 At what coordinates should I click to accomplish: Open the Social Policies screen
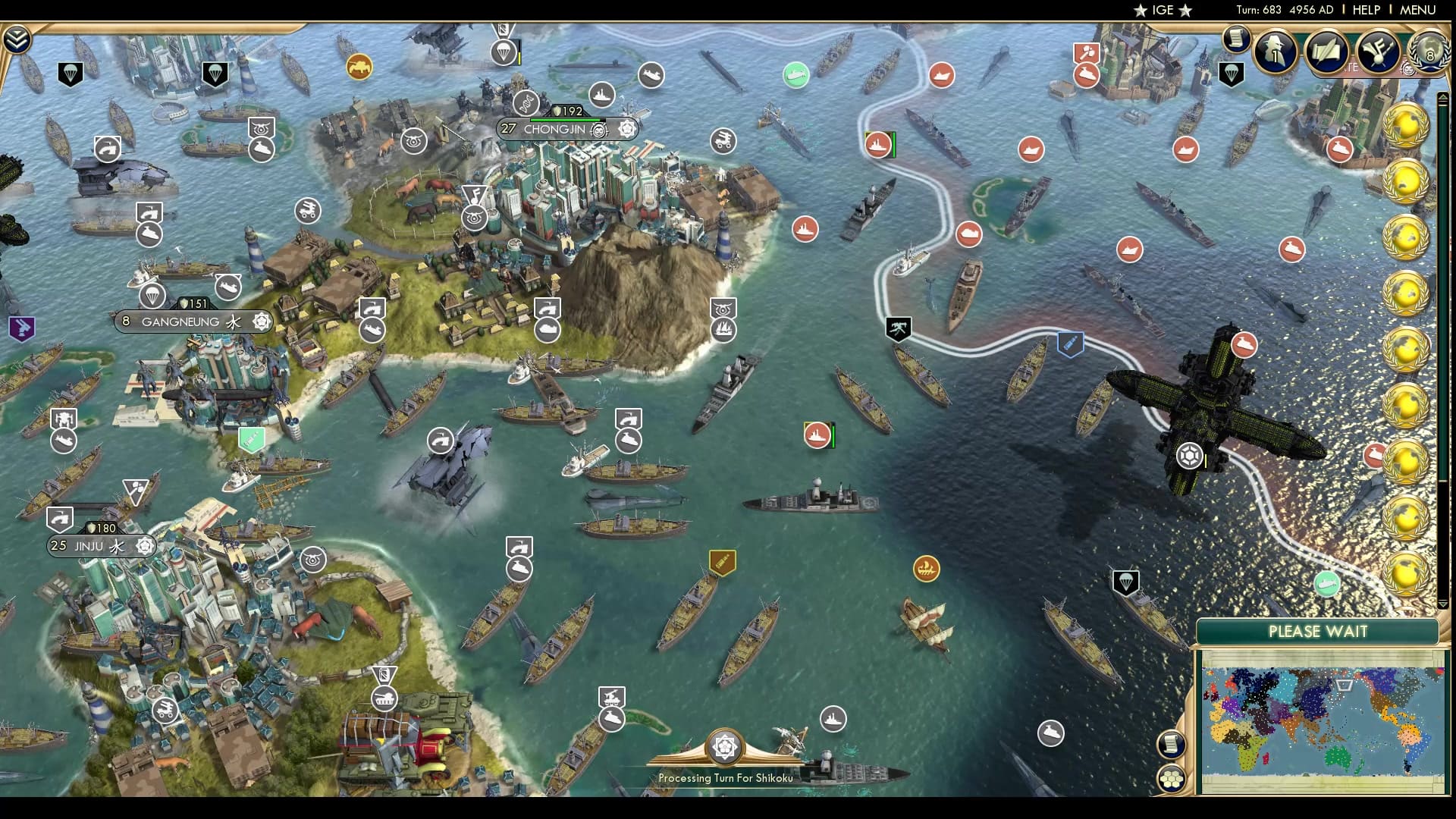[x=1326, y=53]
